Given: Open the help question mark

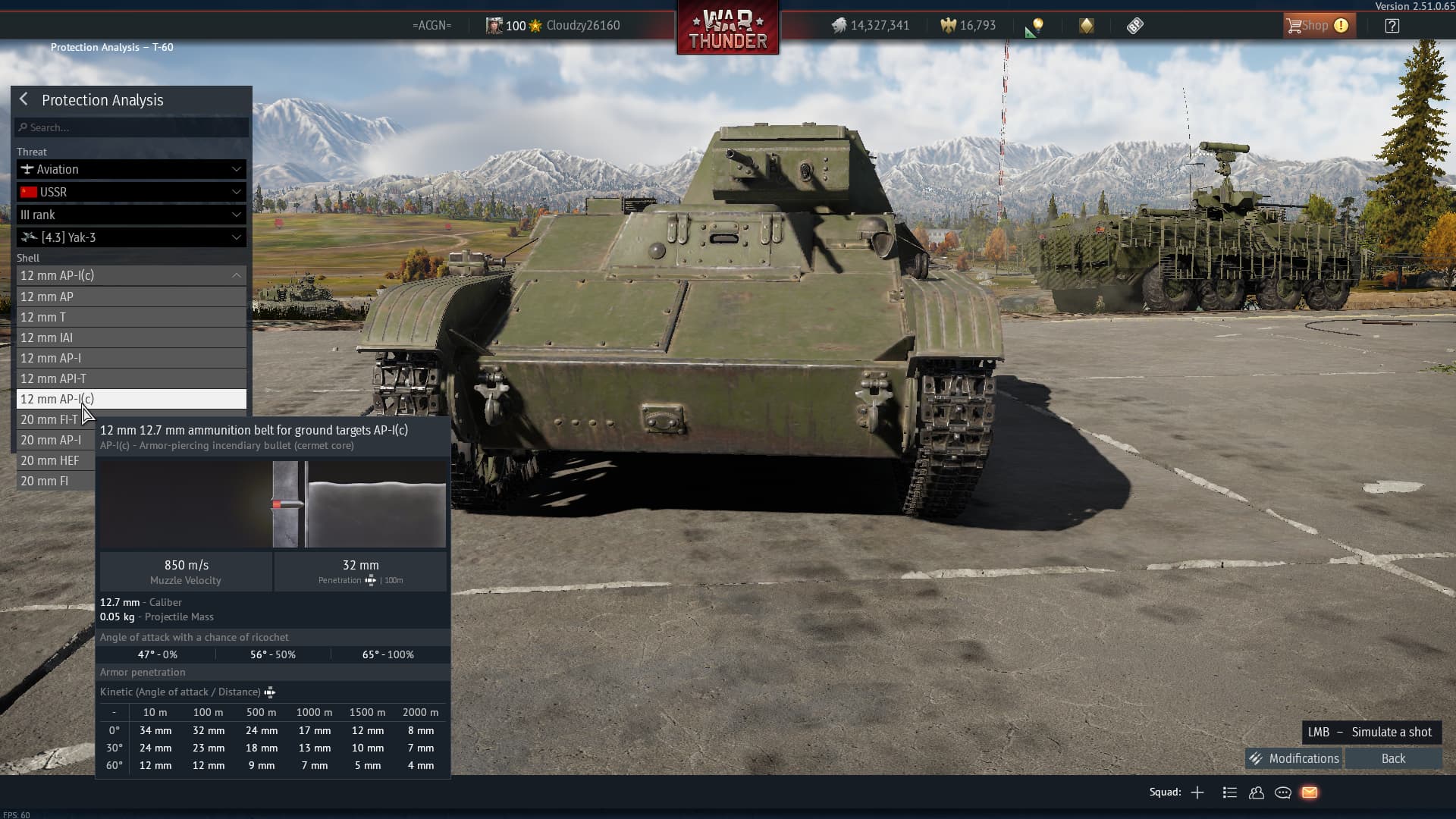Looking at the screenshot, I should coord(1392,26).
